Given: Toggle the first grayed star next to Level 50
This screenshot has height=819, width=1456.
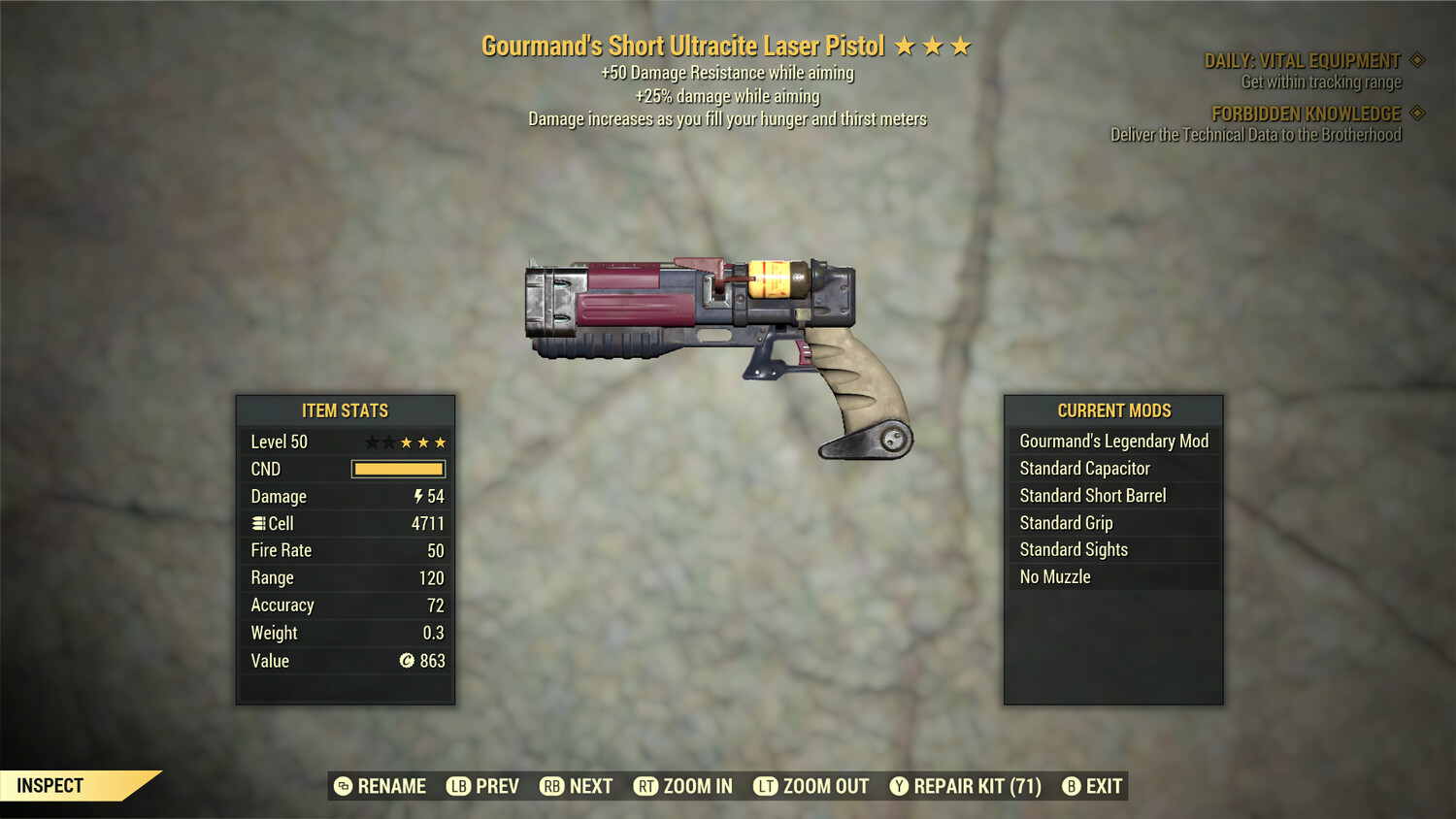Looking at the screenshot, I should [371, 442].
